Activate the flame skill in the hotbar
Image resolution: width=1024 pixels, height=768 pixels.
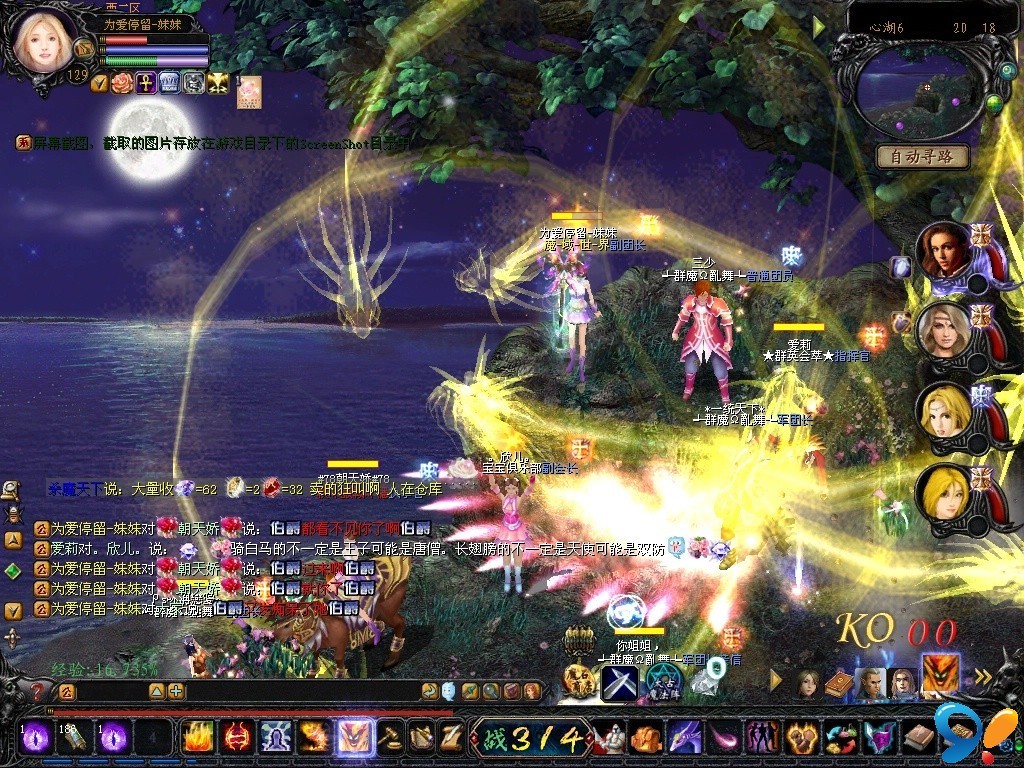tap(197, 738)
